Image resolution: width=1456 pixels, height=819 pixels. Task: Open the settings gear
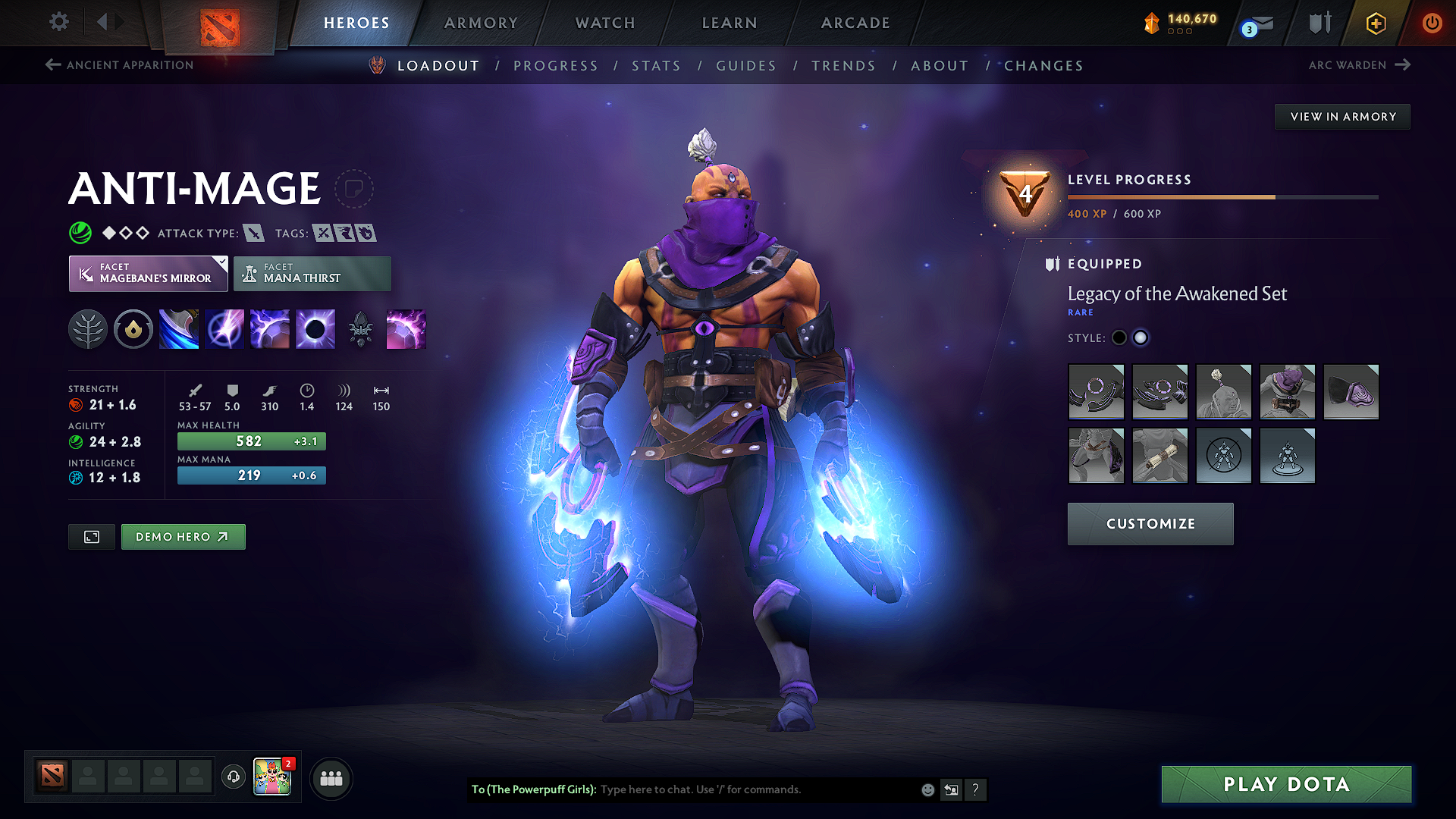coord(58,22)
